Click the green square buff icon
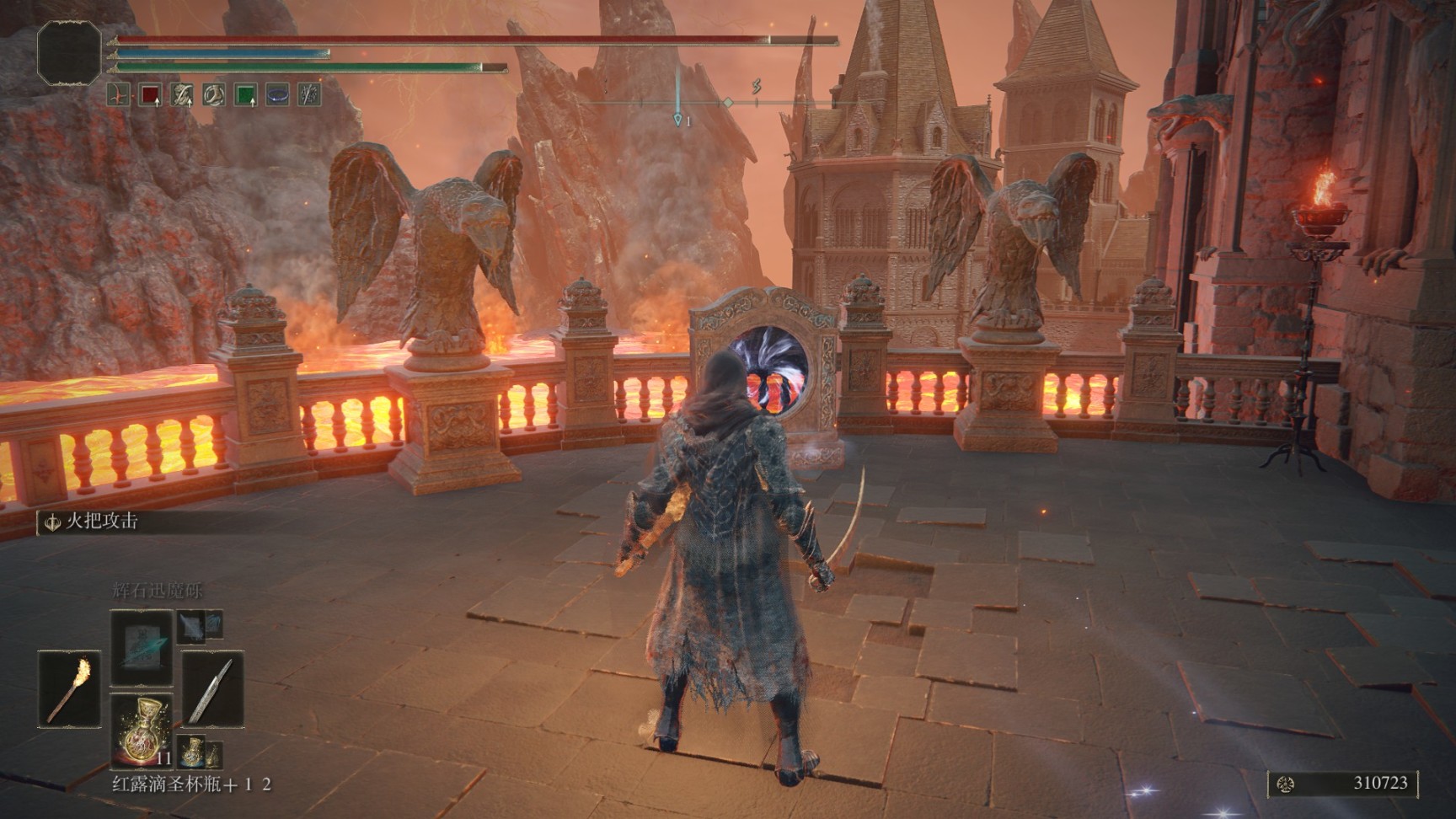This screenshot has height=819, width=1456. click(x=245, y=95)
